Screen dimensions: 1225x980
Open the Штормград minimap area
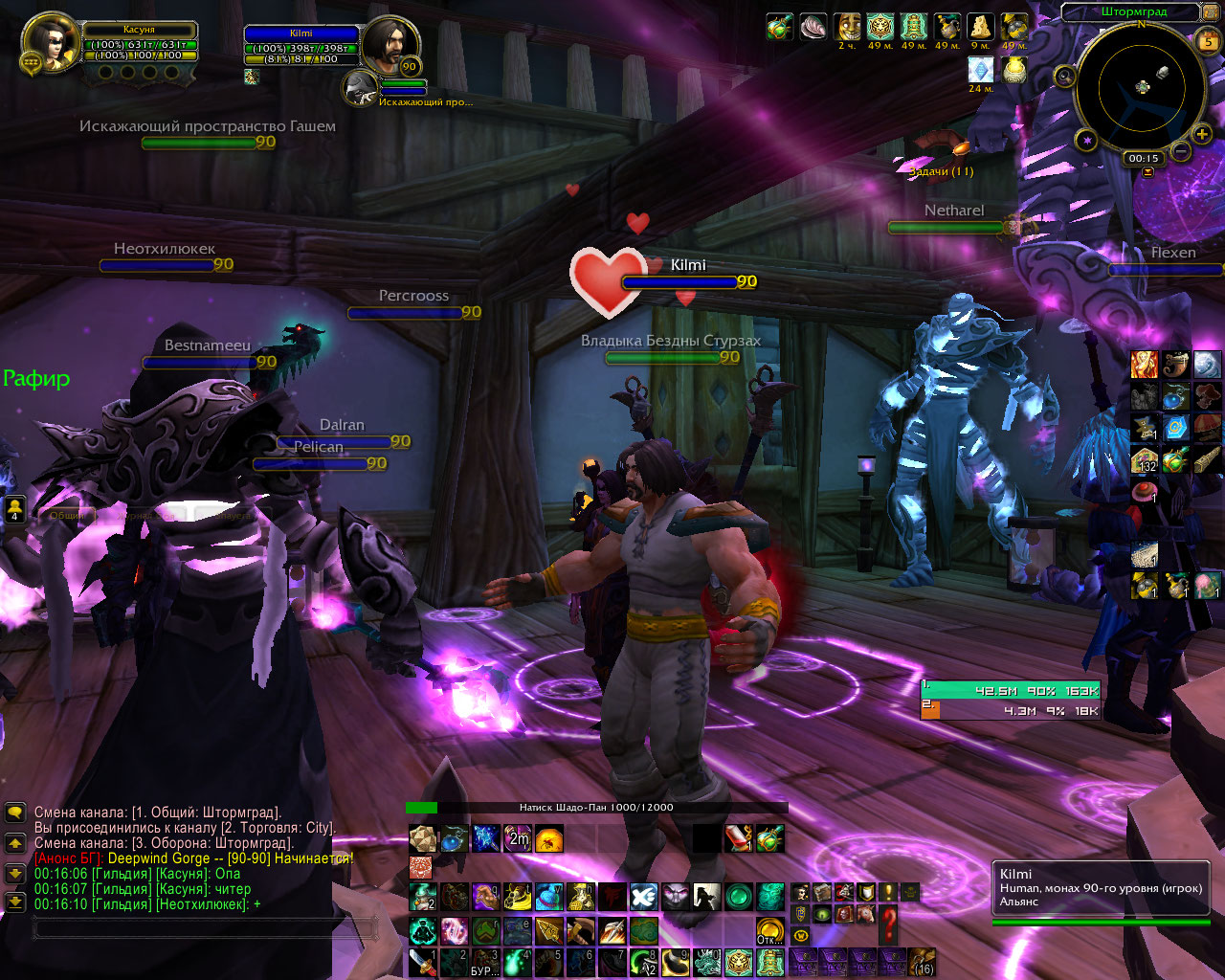1135,12
